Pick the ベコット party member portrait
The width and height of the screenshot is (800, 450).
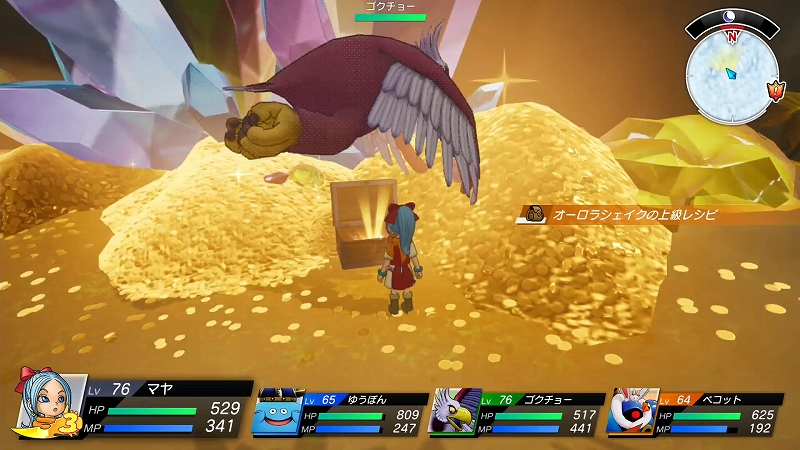click(x=630, y=413)
